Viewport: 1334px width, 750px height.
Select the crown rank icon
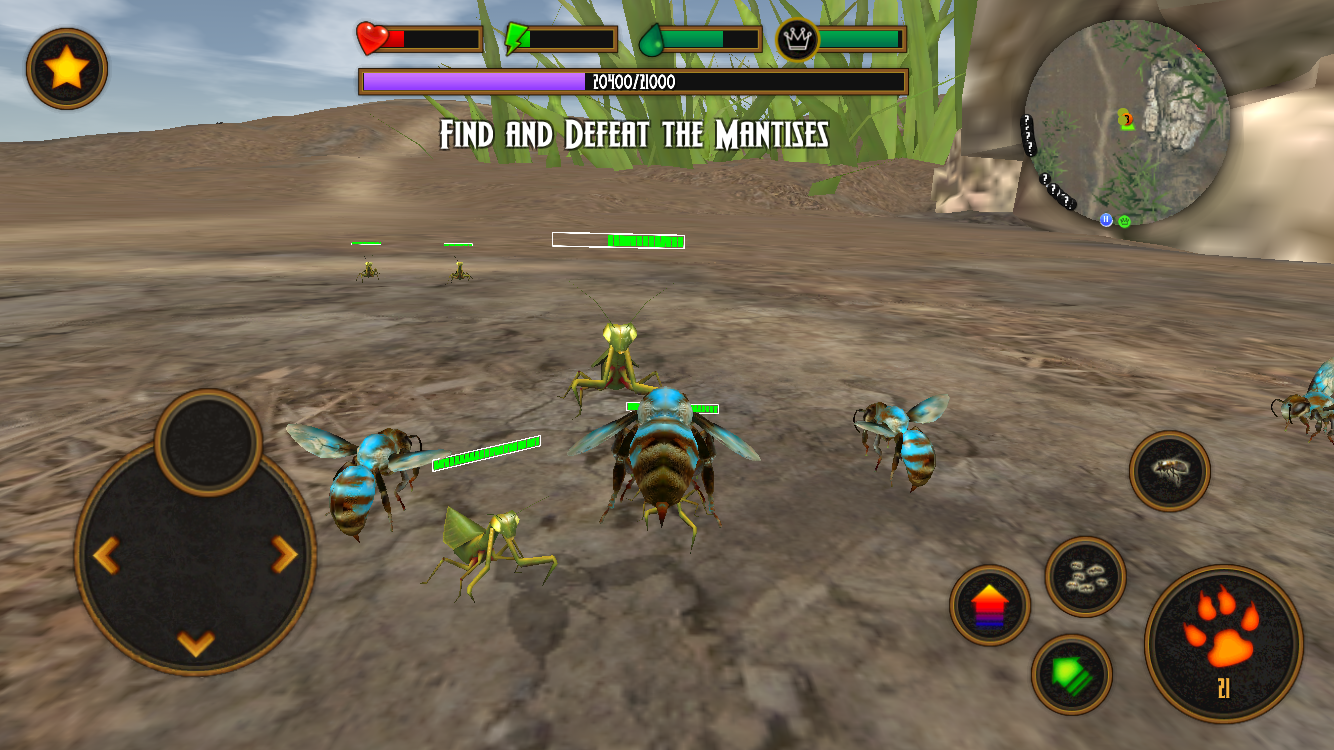click(796, 40)
